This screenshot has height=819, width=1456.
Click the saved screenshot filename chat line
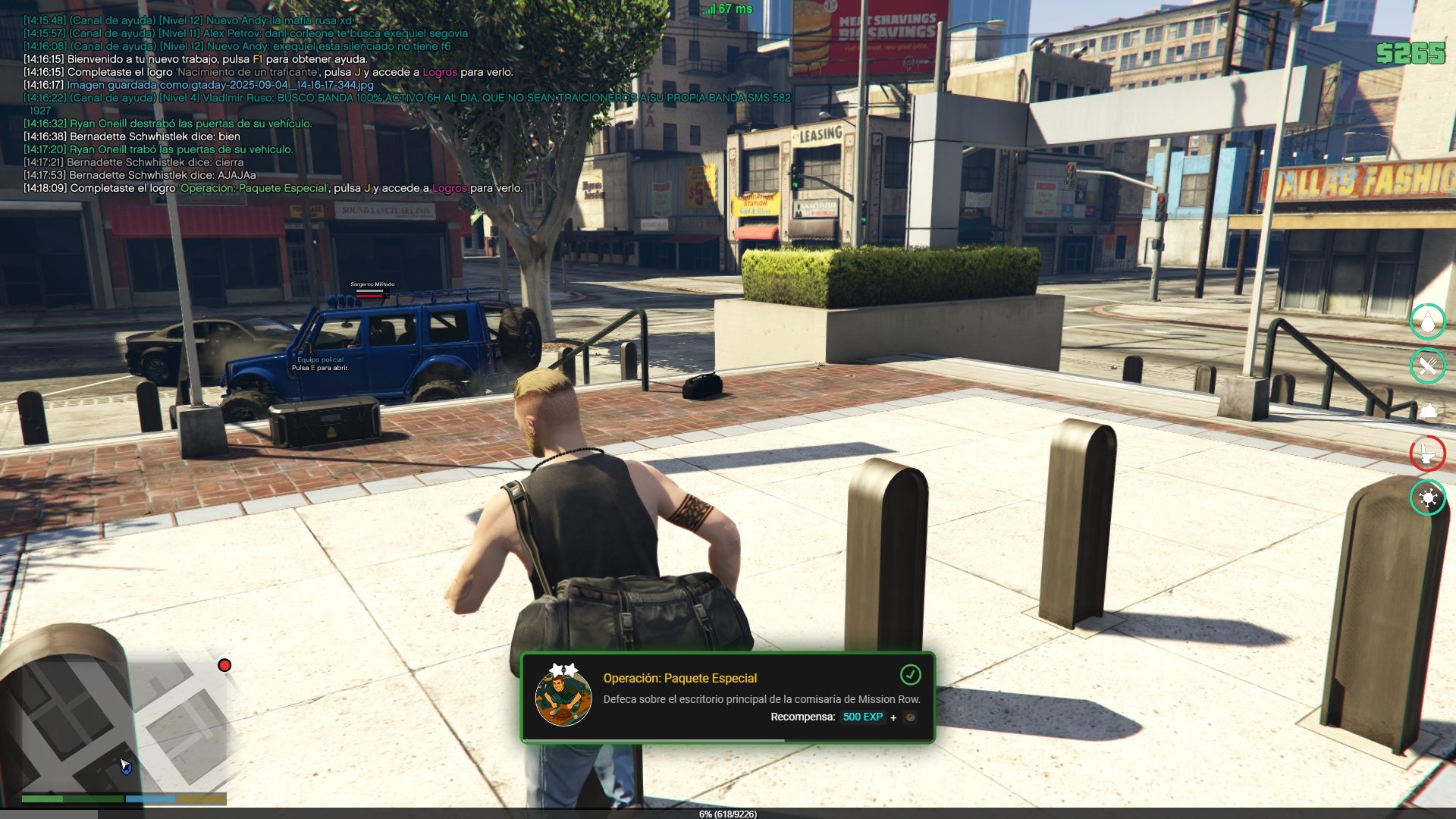pos(220,85)
